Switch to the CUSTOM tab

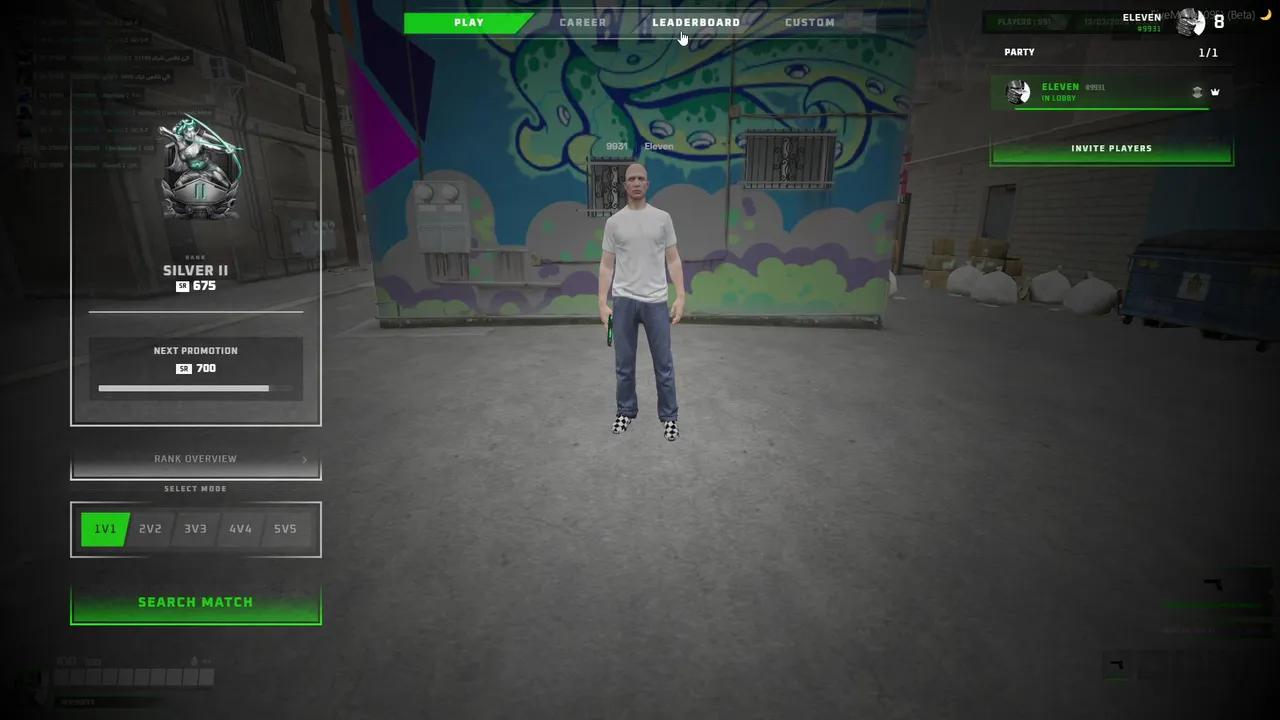pos(809,21)
